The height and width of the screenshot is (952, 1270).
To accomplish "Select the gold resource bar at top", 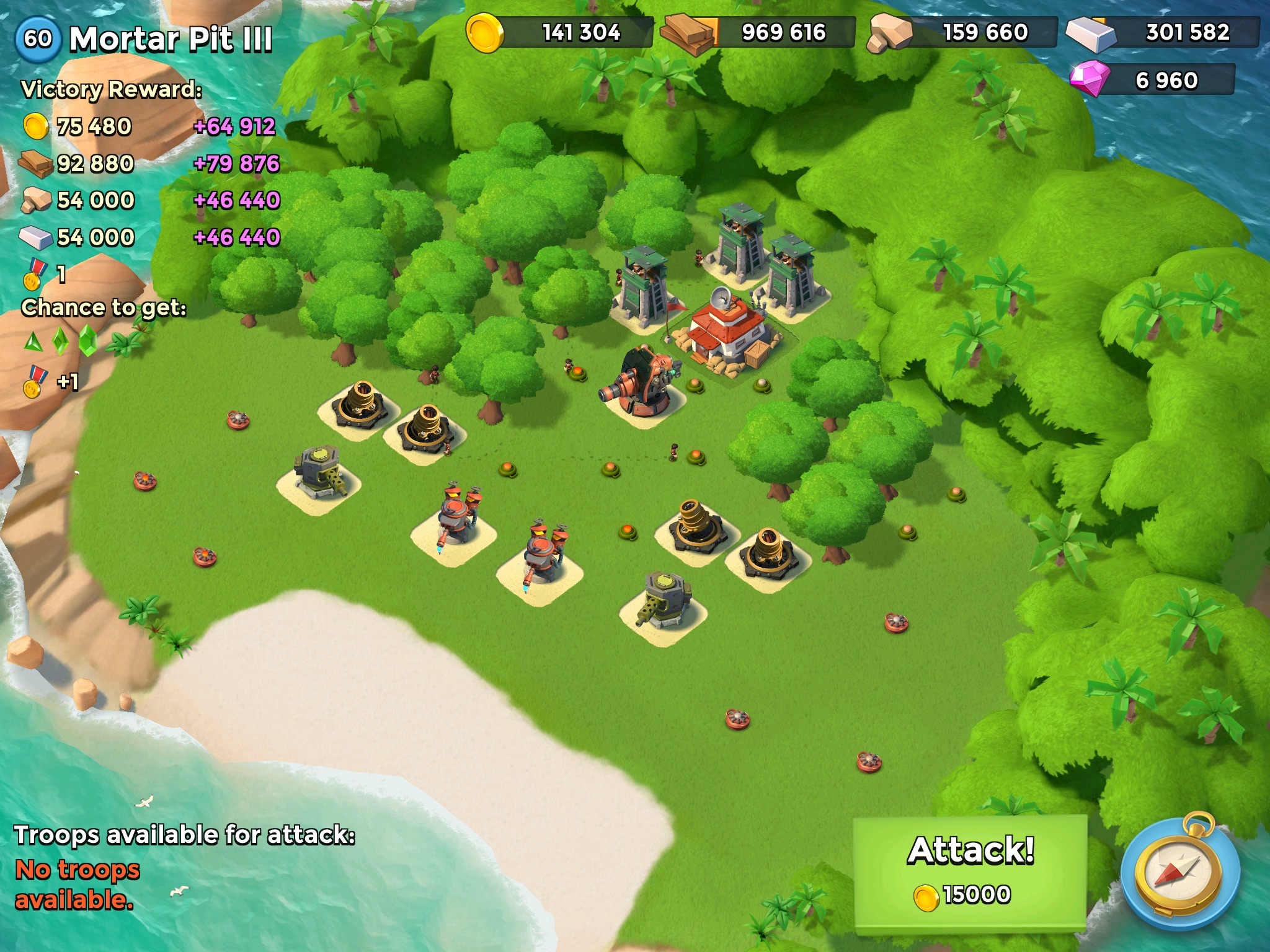I will [561, 32].
